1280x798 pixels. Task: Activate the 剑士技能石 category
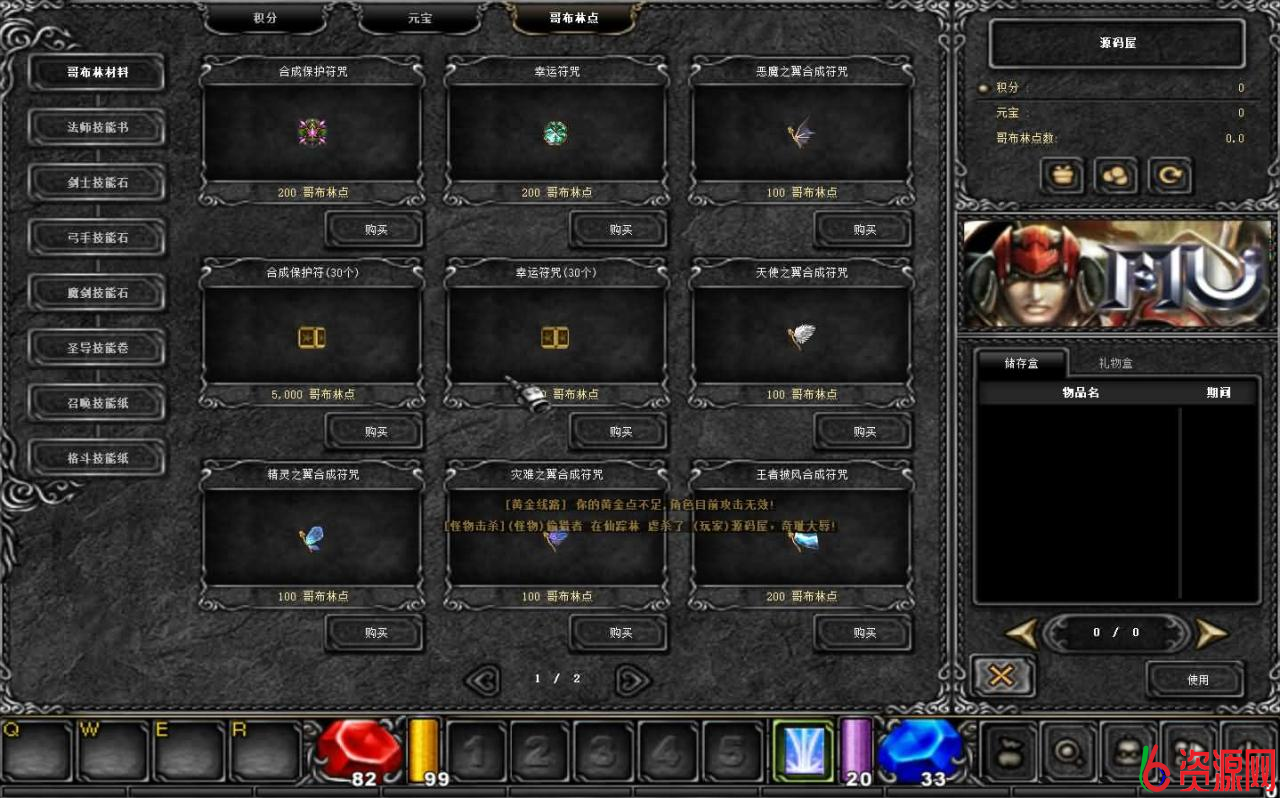click(x=96, y=183)
